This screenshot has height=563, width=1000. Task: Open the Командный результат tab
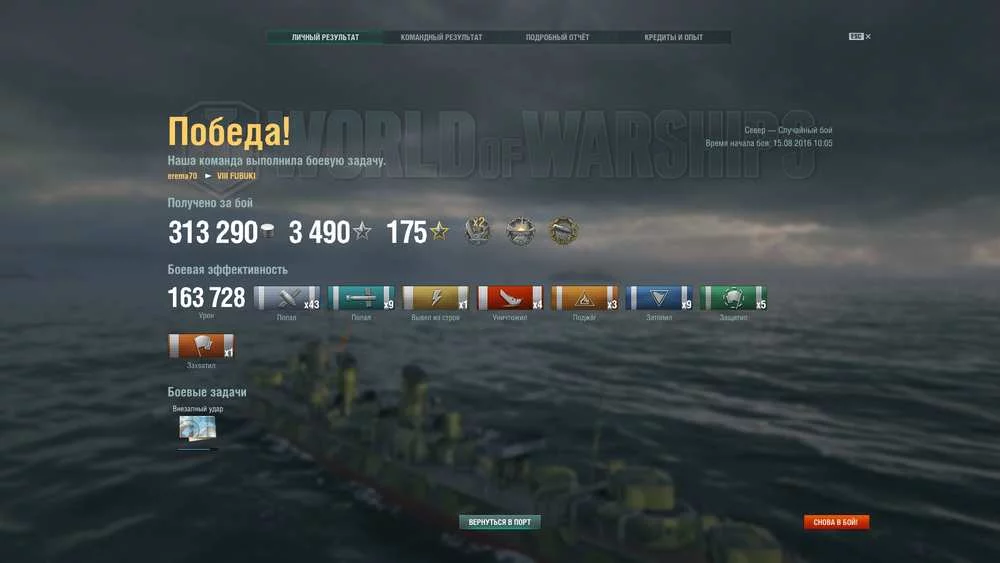click(441, 37)
